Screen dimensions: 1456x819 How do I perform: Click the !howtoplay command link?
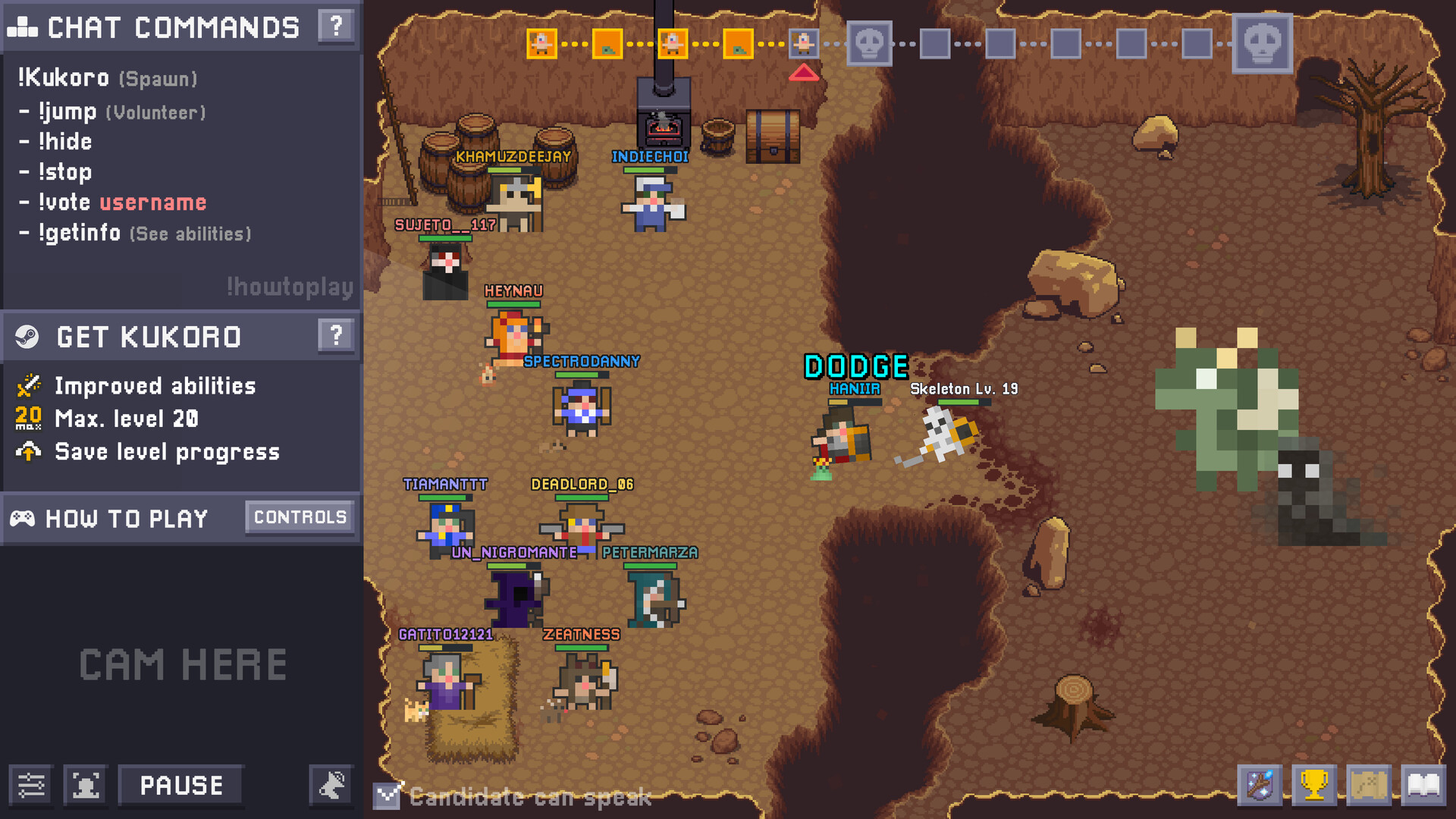coord(288,287)
